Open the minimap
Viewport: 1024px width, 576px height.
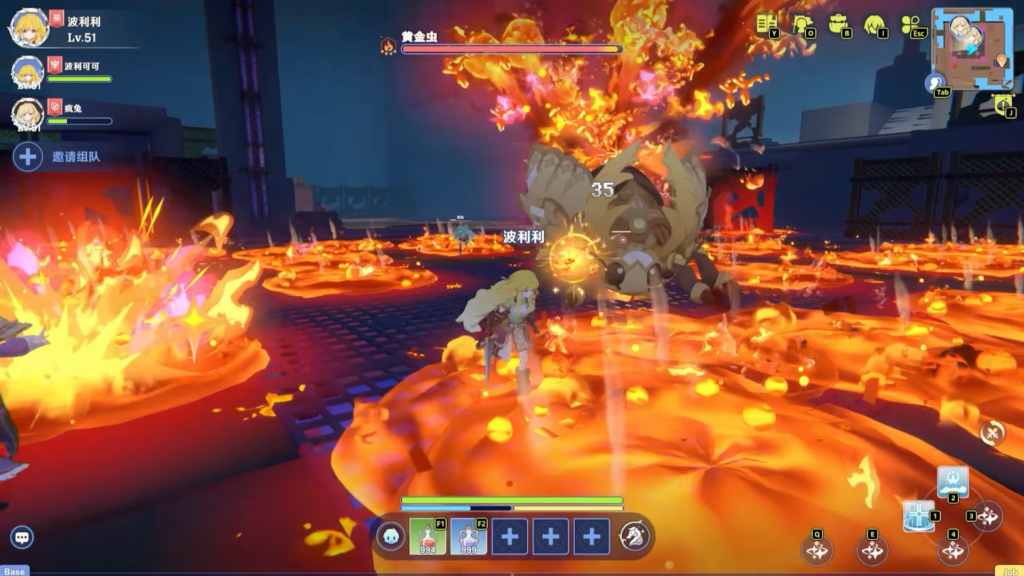pos(972,48)
